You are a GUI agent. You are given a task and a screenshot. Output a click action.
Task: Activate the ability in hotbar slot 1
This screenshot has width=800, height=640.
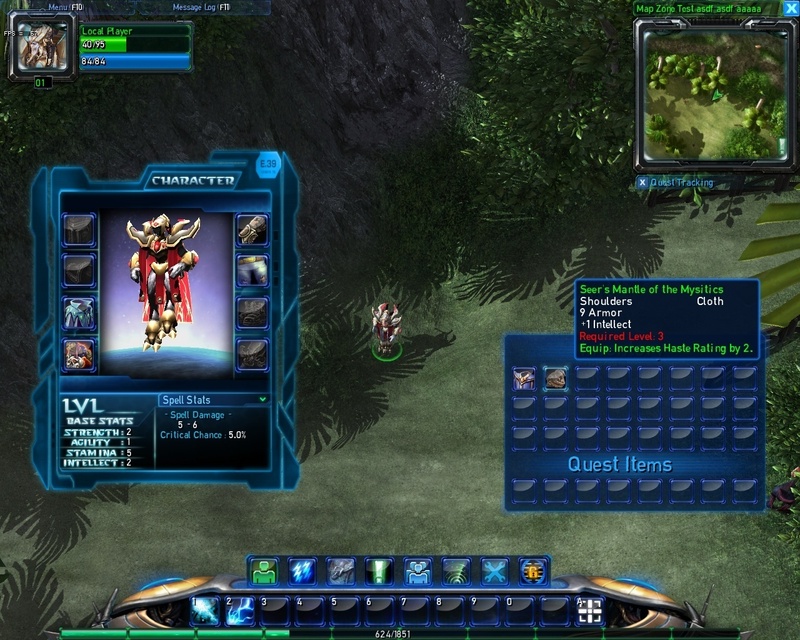click(205, 610)
